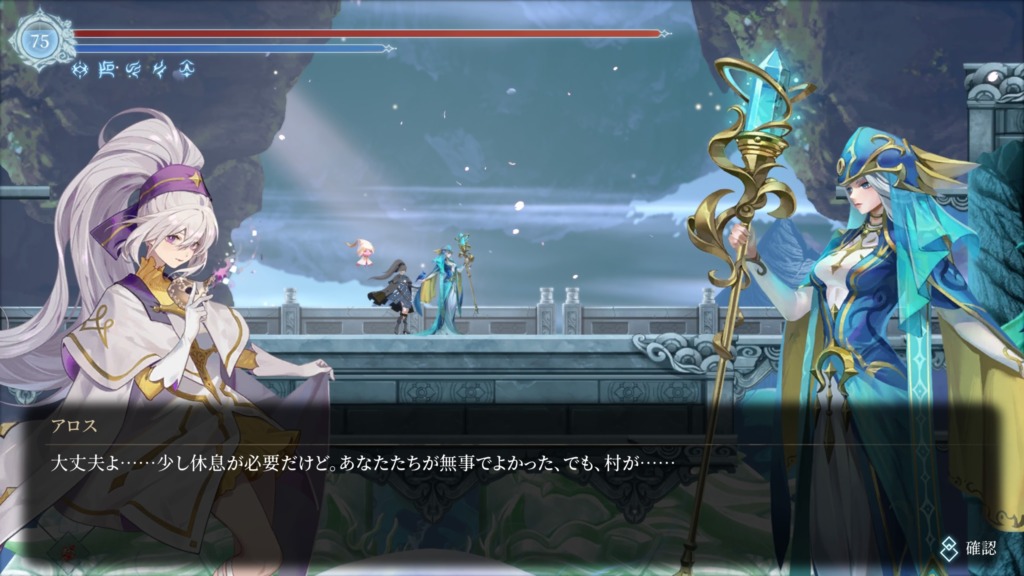Viewport: 1024px width, 576px height.
Task: Select the diamond-shaped rune status icon
Action: pos(80,69)
